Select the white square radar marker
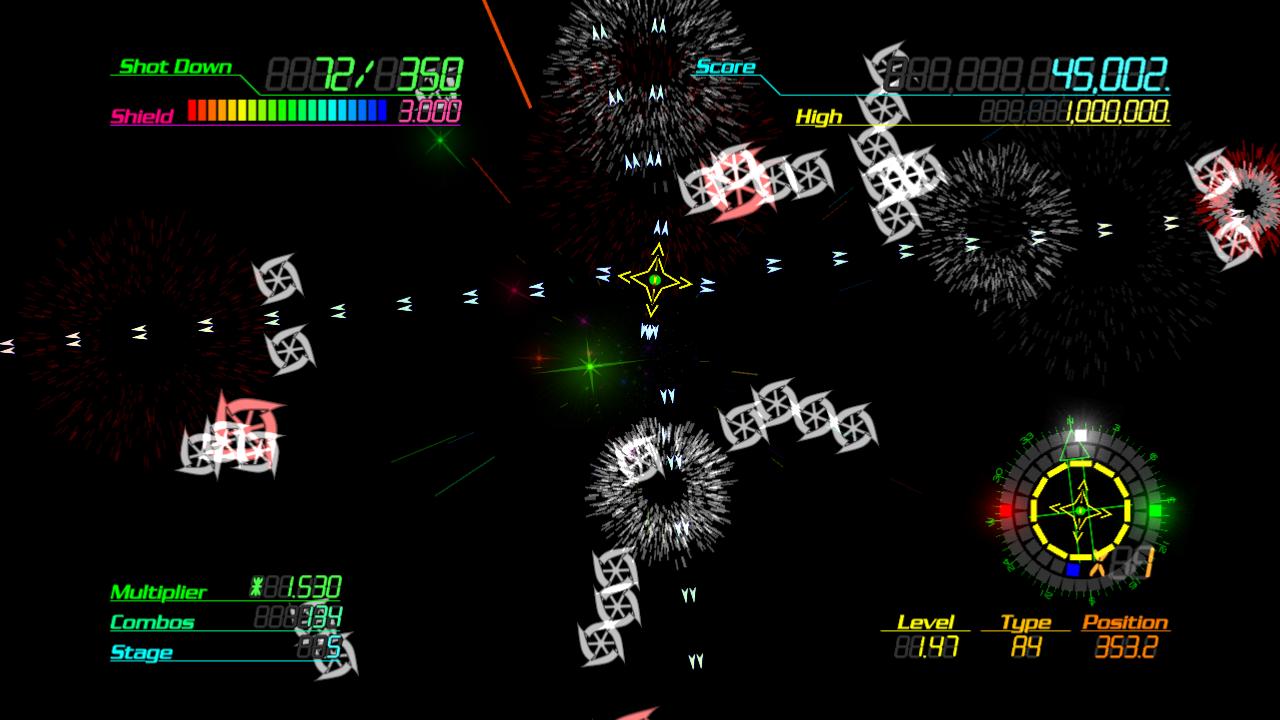The height and width of the screenshot is (720, 1280). tap(1080, 436)
